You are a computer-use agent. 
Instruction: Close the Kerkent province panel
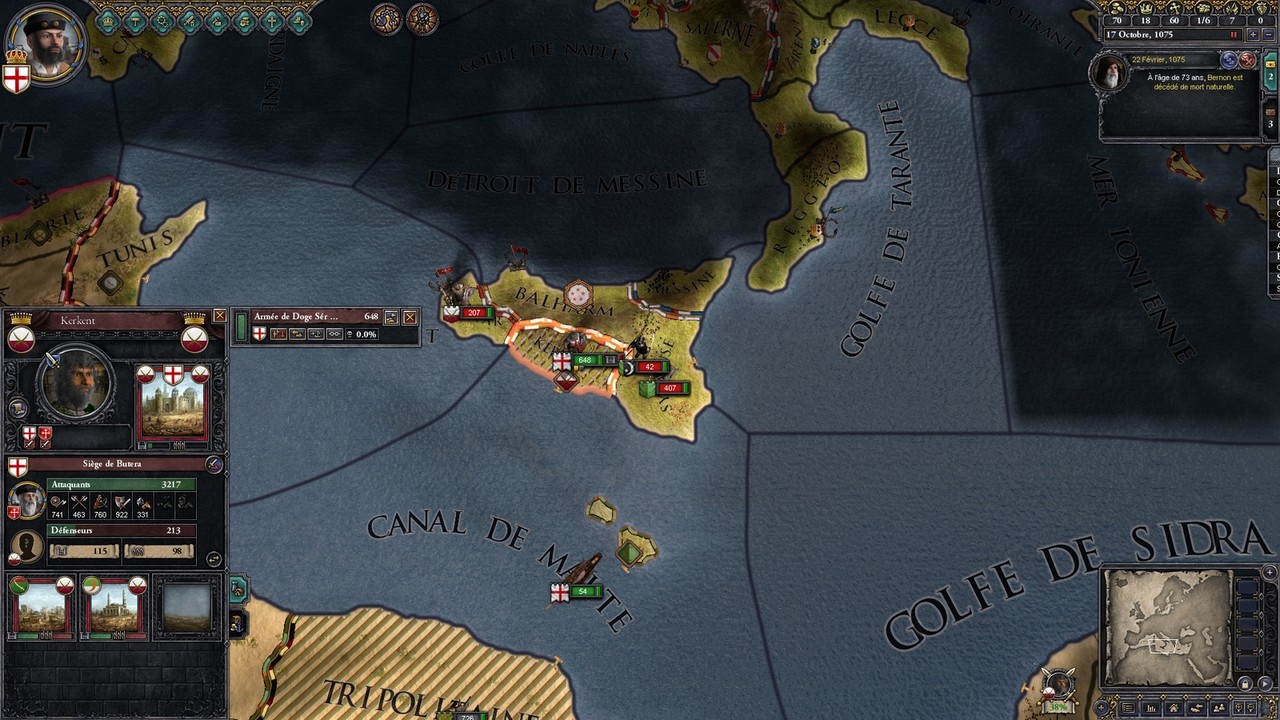[220, 316]
